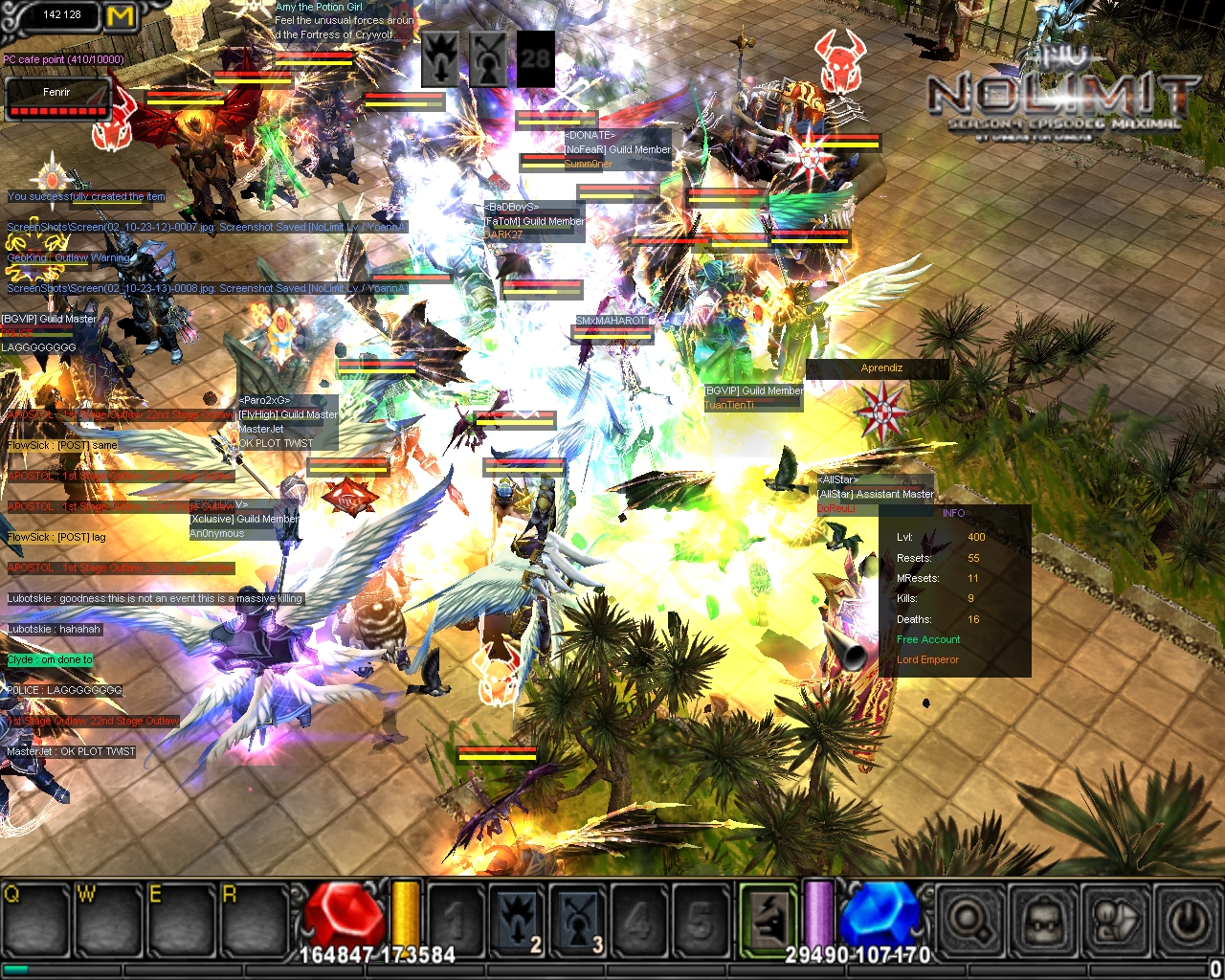The height and width of the screenshot is (980, 1225).
Task: Click the power system menu button
Action: point(1188,921)
